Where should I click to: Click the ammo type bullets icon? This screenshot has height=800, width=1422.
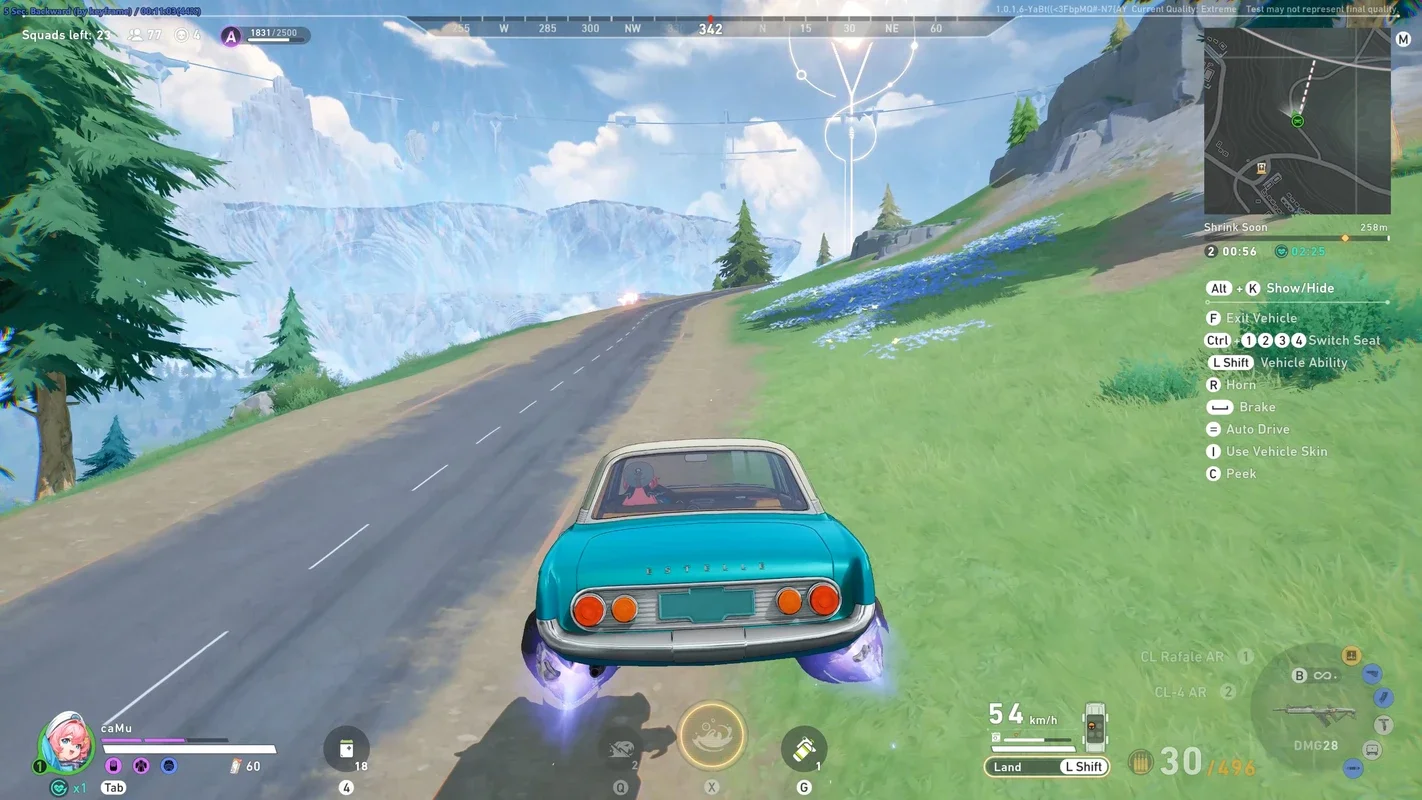(x=1140, y=762)
